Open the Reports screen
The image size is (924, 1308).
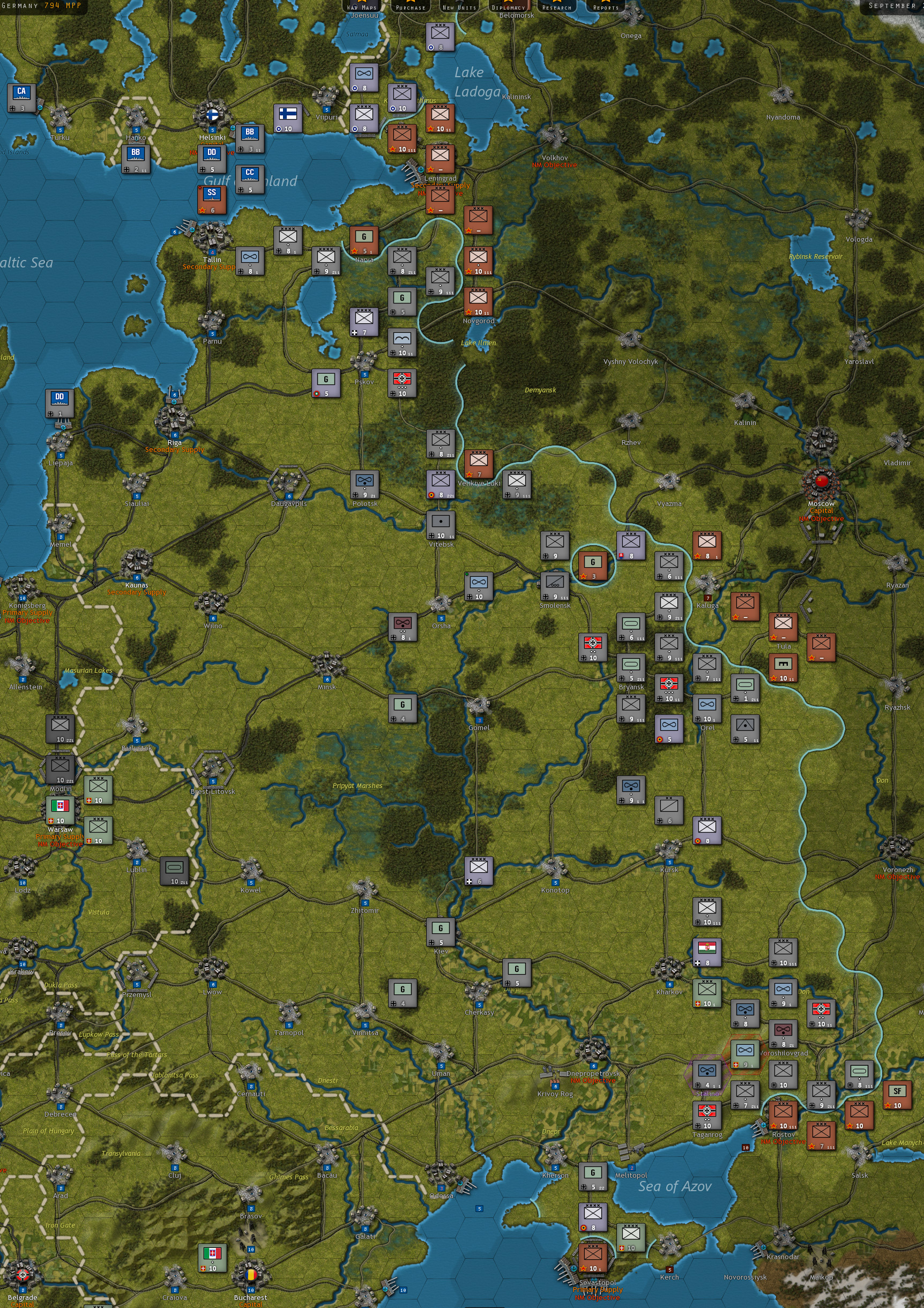point(606,8)
